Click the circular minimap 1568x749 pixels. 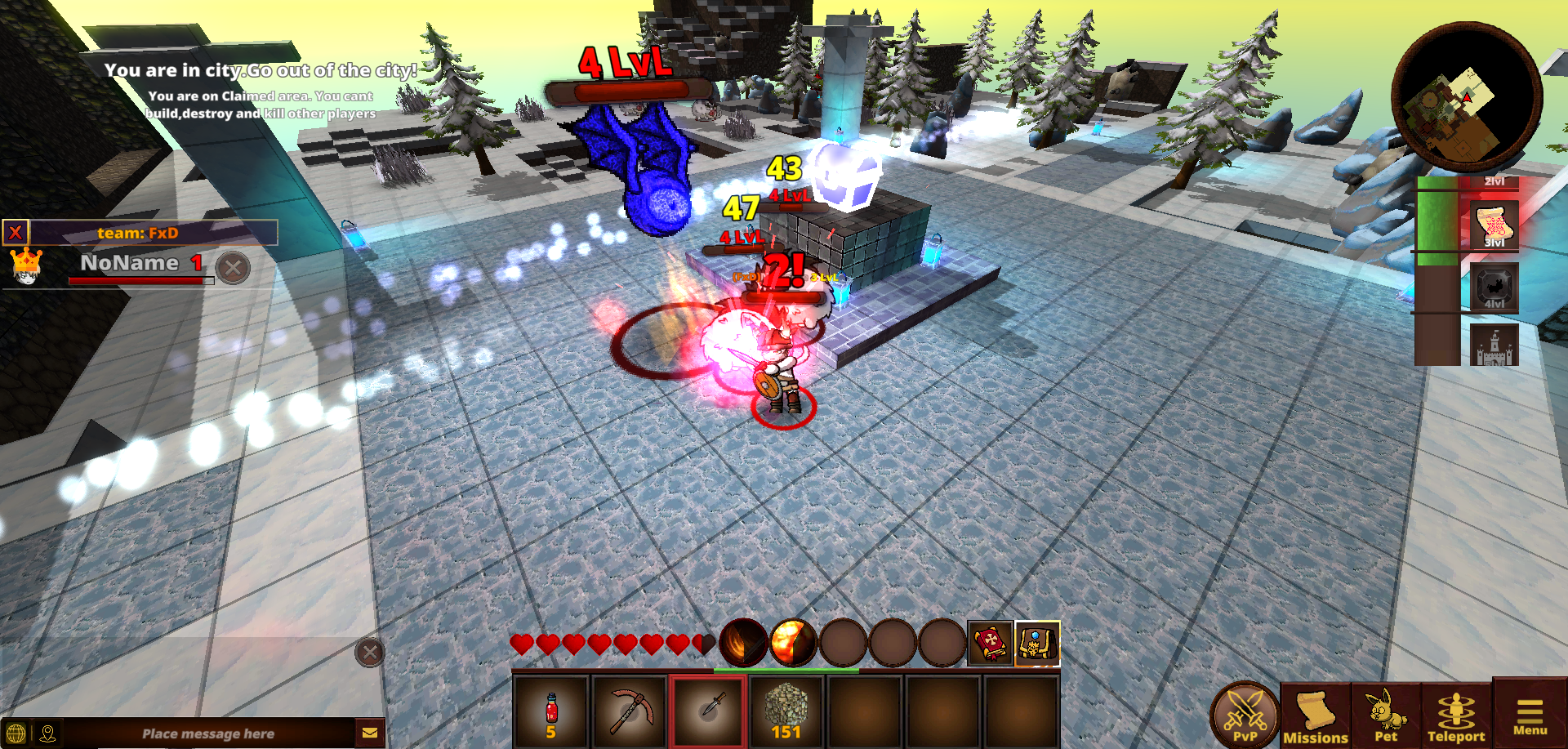click(1466, 96)
